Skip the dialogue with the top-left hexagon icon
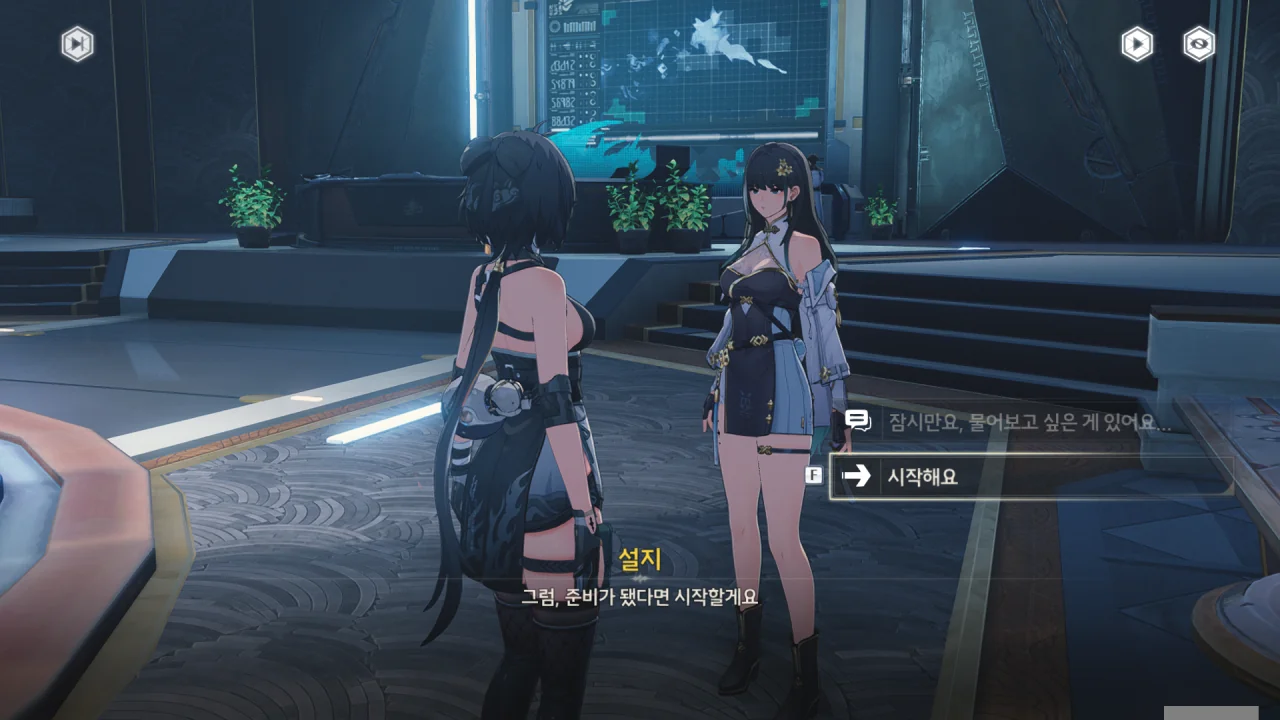Viewport: 1280px width, 720px height. (77, 44)
